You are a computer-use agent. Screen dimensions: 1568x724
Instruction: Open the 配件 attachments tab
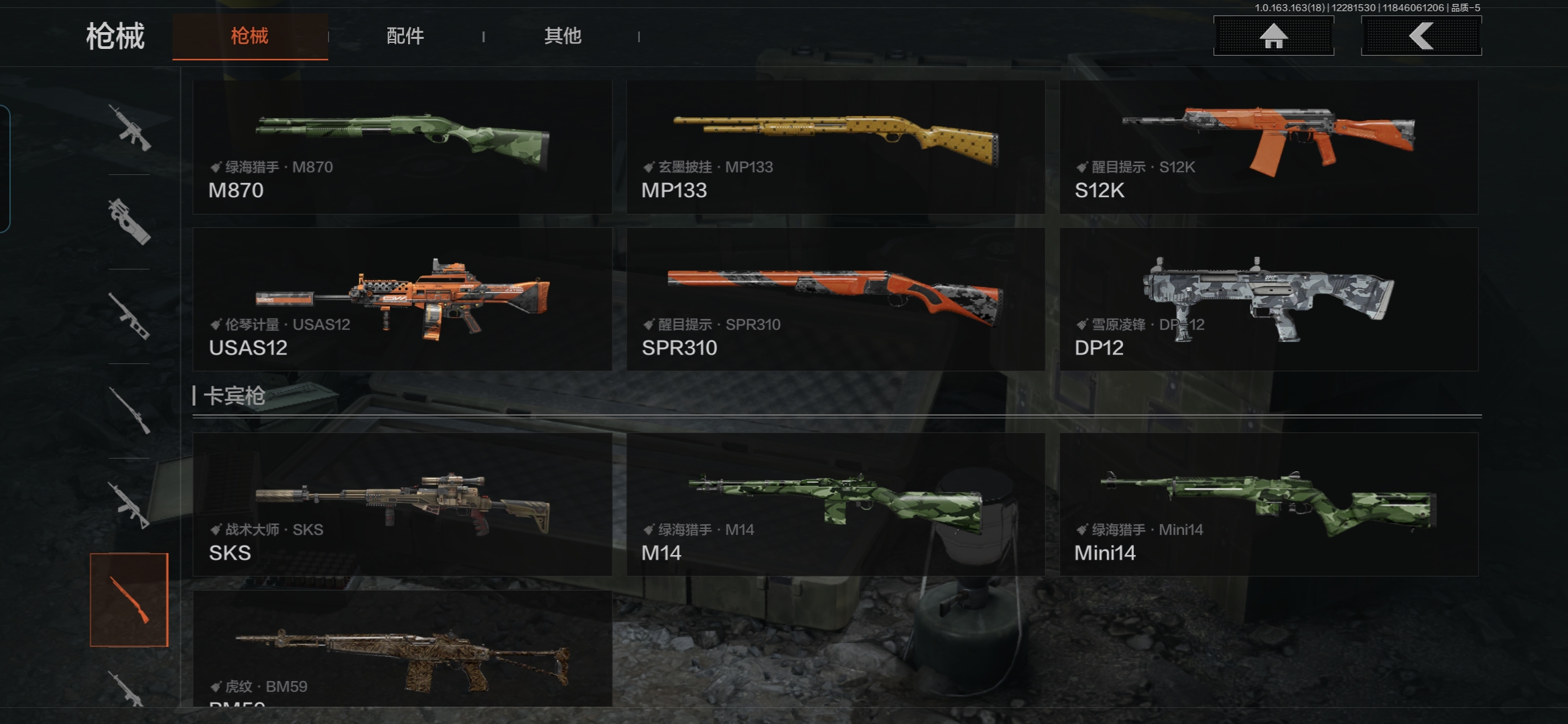[405, 36]
